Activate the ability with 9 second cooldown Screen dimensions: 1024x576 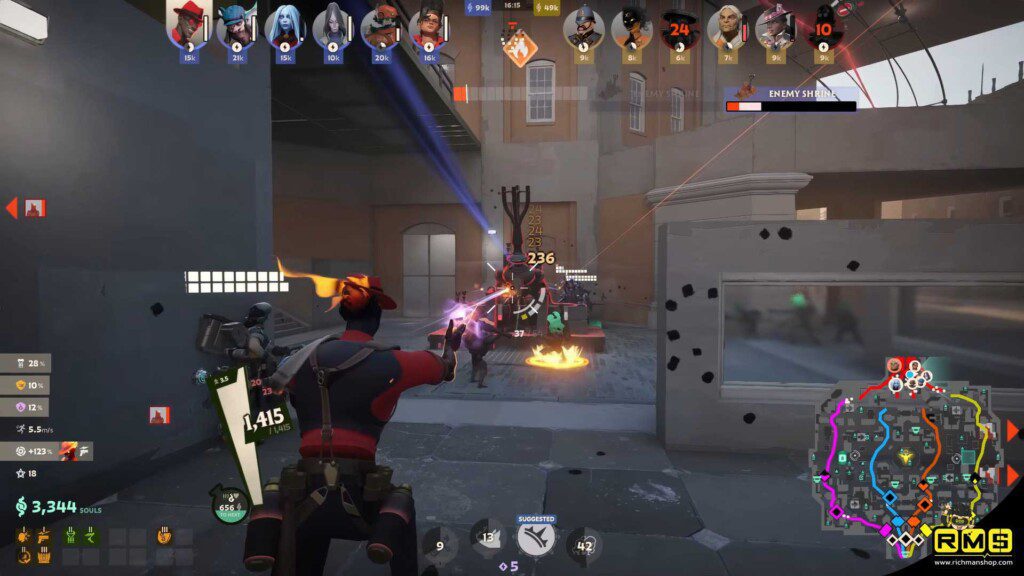click(440, 546)
